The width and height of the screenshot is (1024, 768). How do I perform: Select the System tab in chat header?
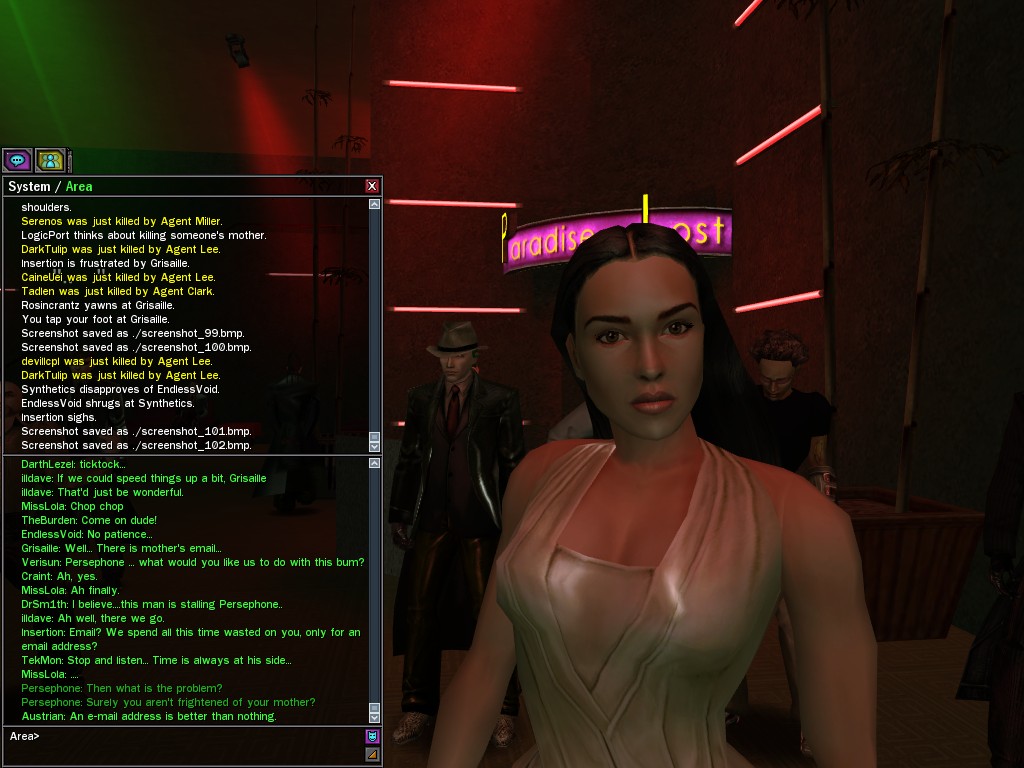coord(29,187)
